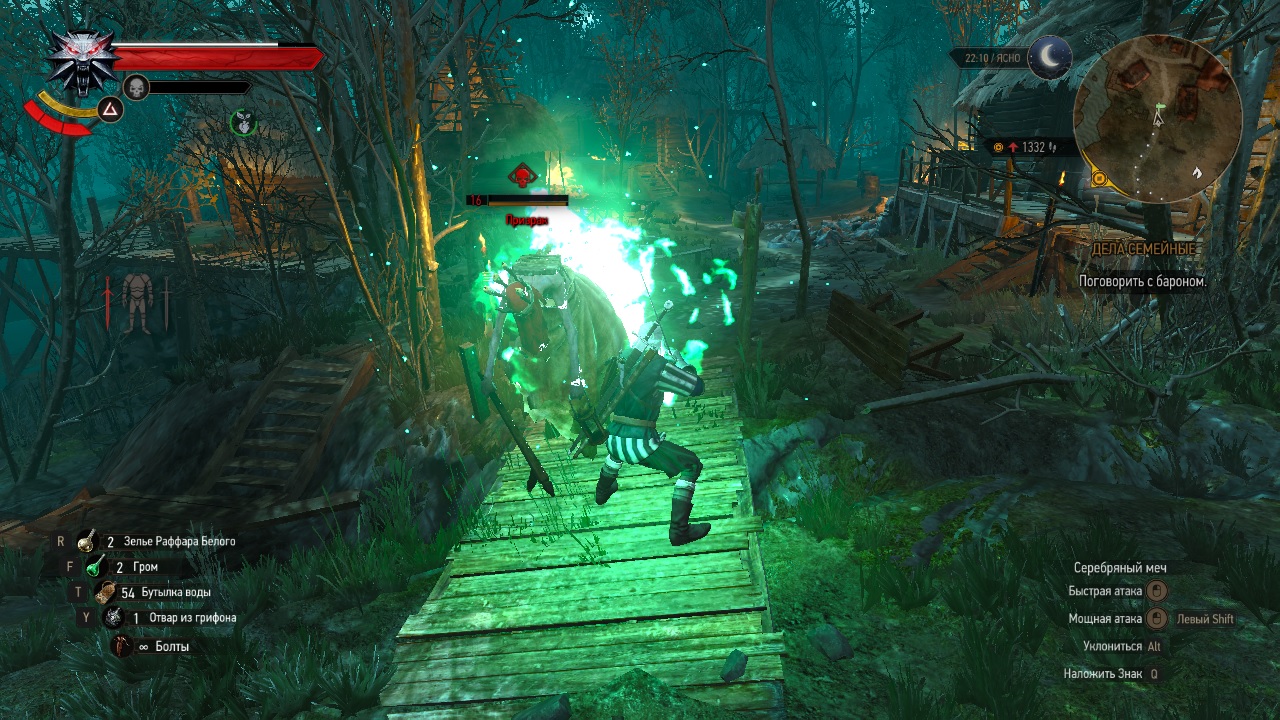Viewport: 1280px width, 720px height.
Task: Click the yellow quest marker on minimap edge
Action: tap(1100, 179)
